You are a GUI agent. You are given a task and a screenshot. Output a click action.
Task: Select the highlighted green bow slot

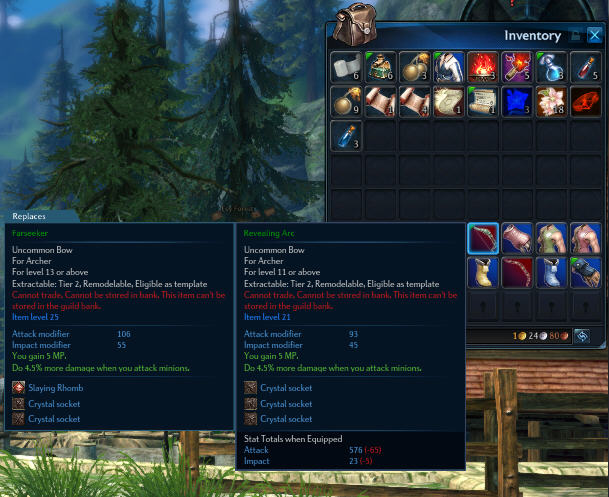(483, 238)
